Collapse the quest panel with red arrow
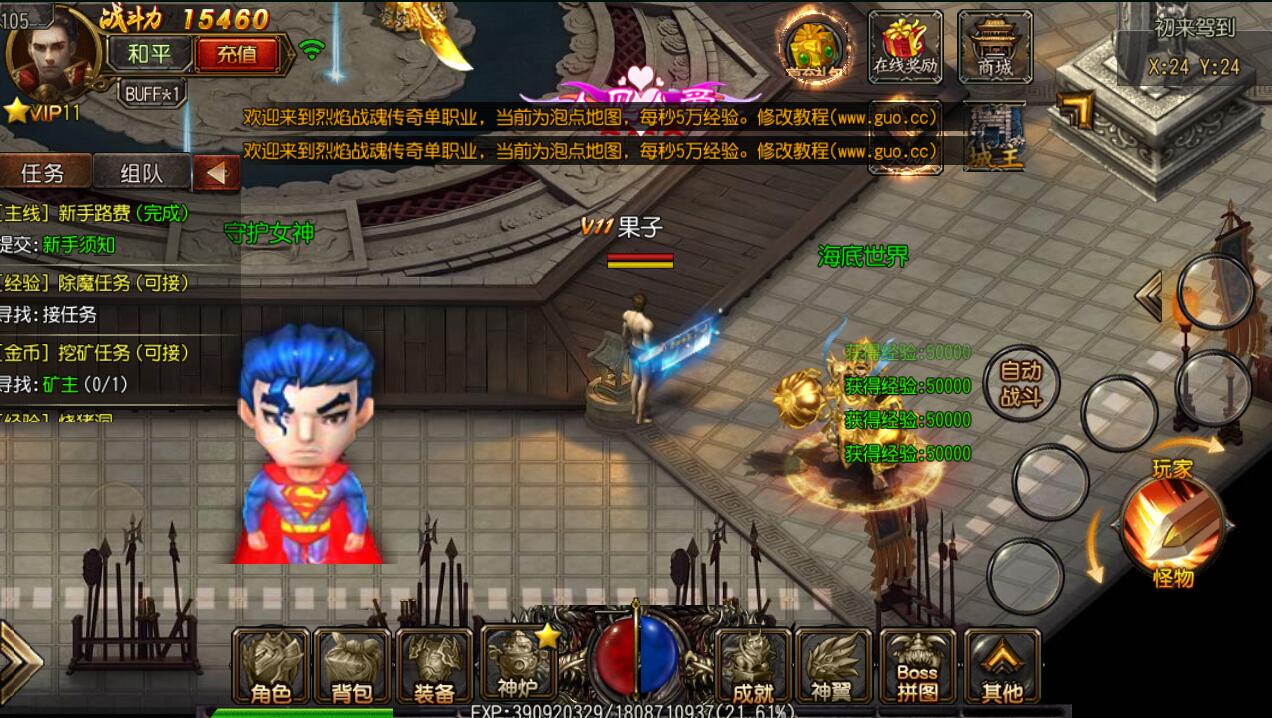The height and width of the screenshot is (718, 1272). (216, 173)
